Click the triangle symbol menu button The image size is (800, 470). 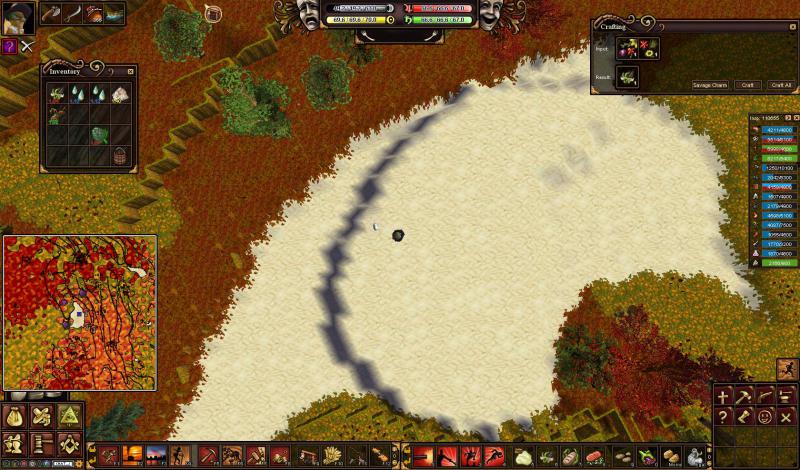(68, 418)
